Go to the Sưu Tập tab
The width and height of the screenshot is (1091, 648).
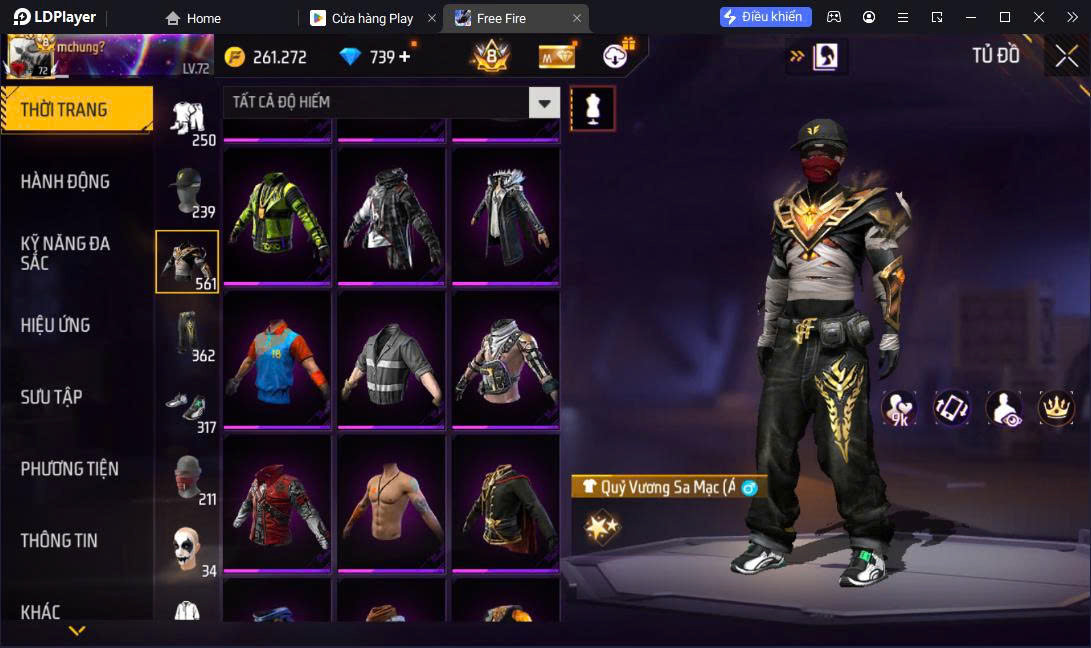[52, 397]
